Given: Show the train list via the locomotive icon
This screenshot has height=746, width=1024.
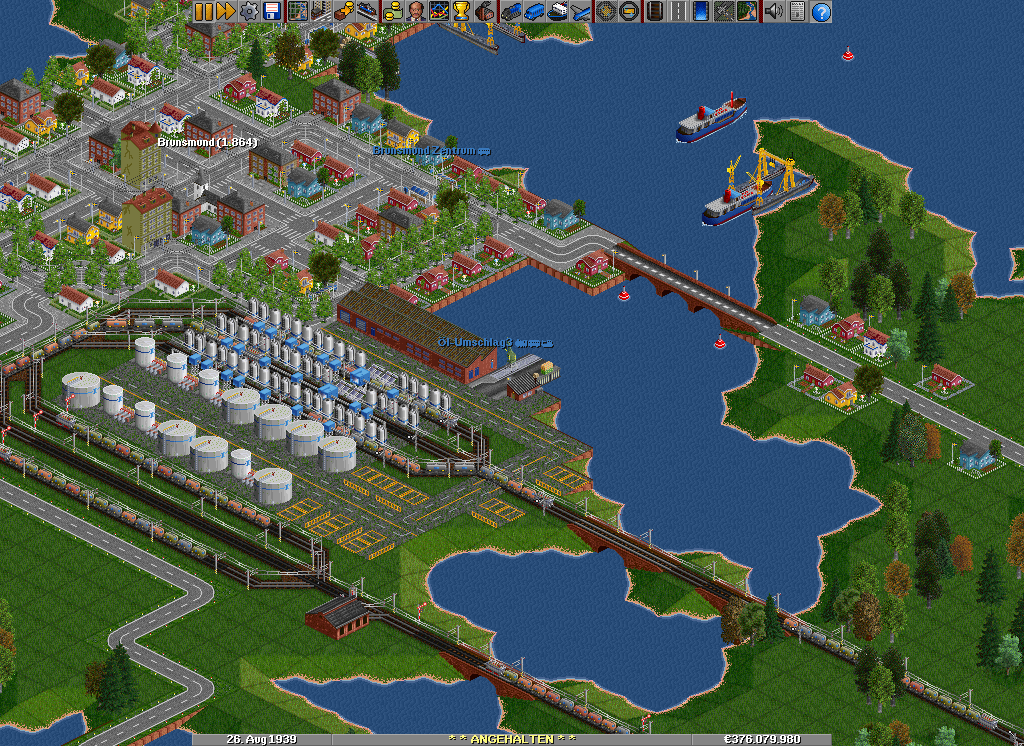Looking at the screenshot, I should click(x=512, y=12).
